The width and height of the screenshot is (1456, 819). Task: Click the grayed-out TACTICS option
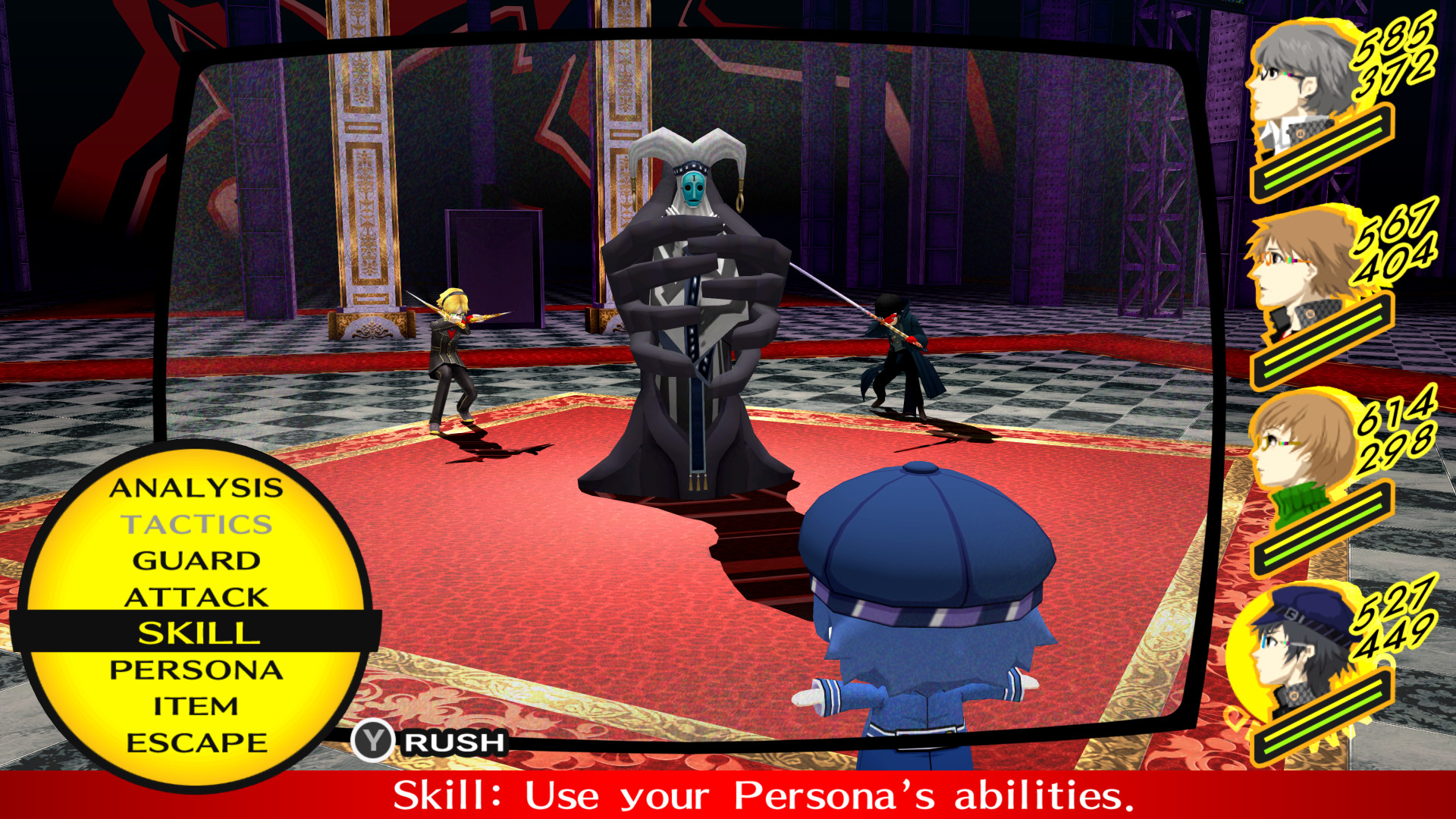tap(197, 526)
